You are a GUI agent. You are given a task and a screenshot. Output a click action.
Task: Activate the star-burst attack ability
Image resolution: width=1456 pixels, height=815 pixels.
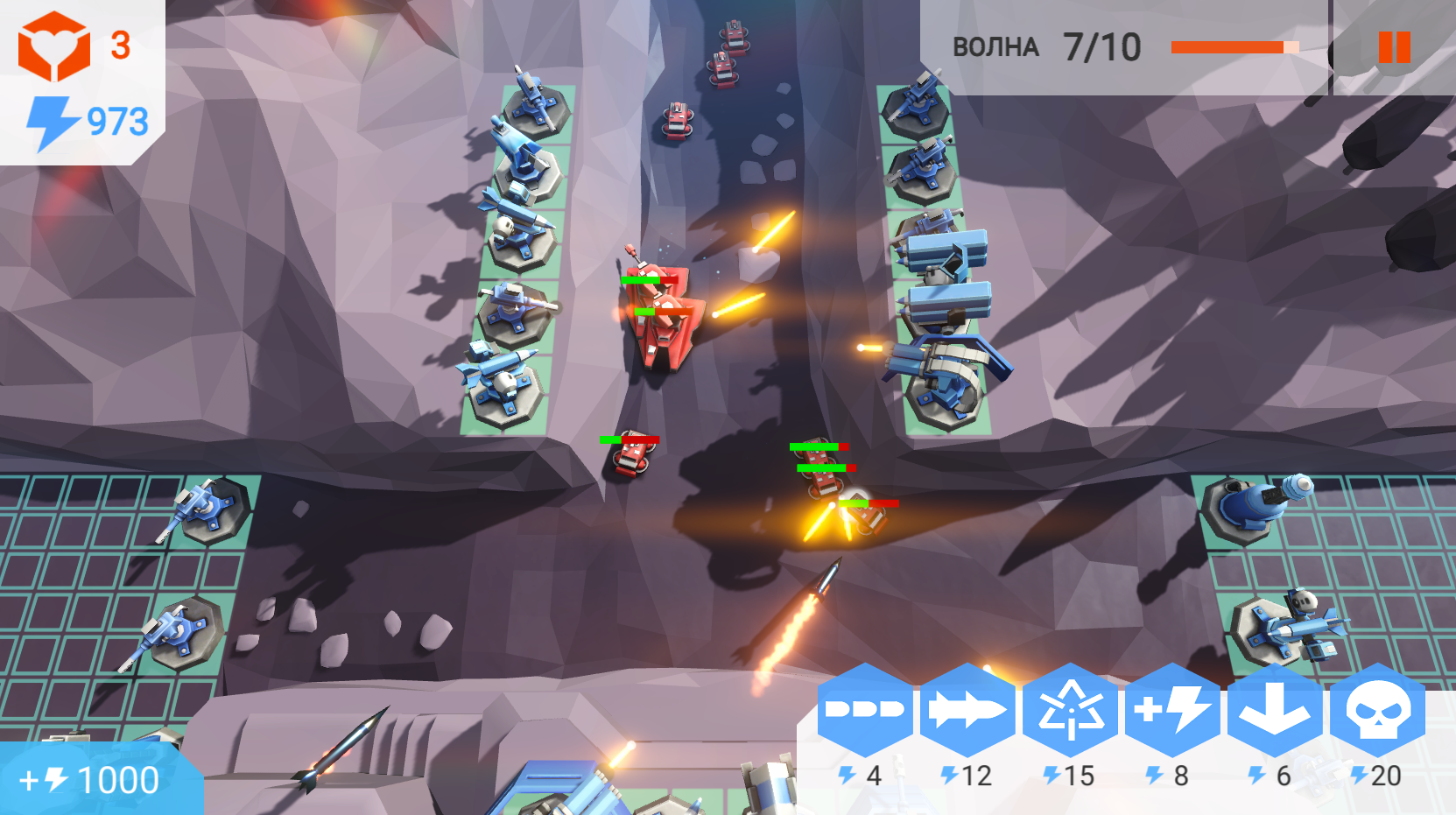click(1073, 714)
